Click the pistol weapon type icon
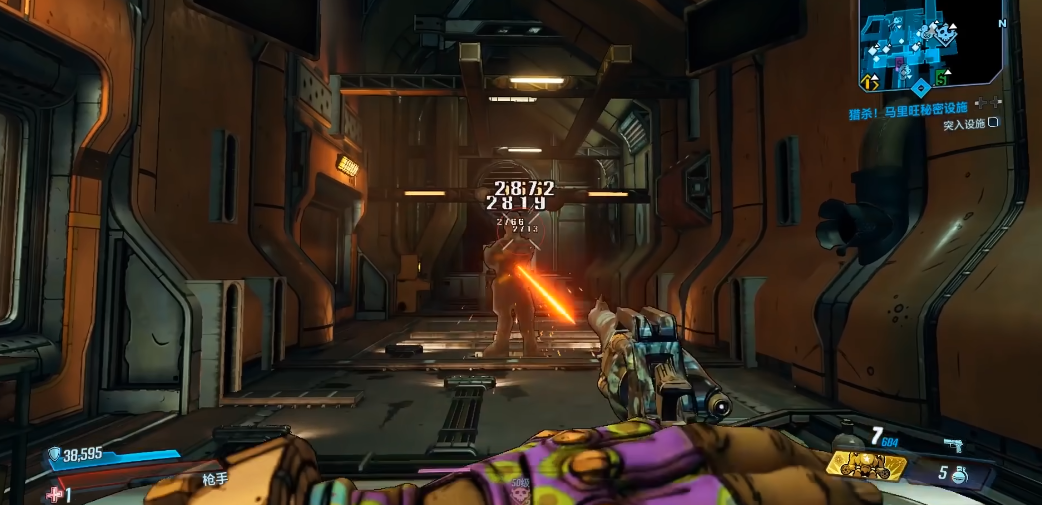The image size is (1042, 505). coord(952,444)
